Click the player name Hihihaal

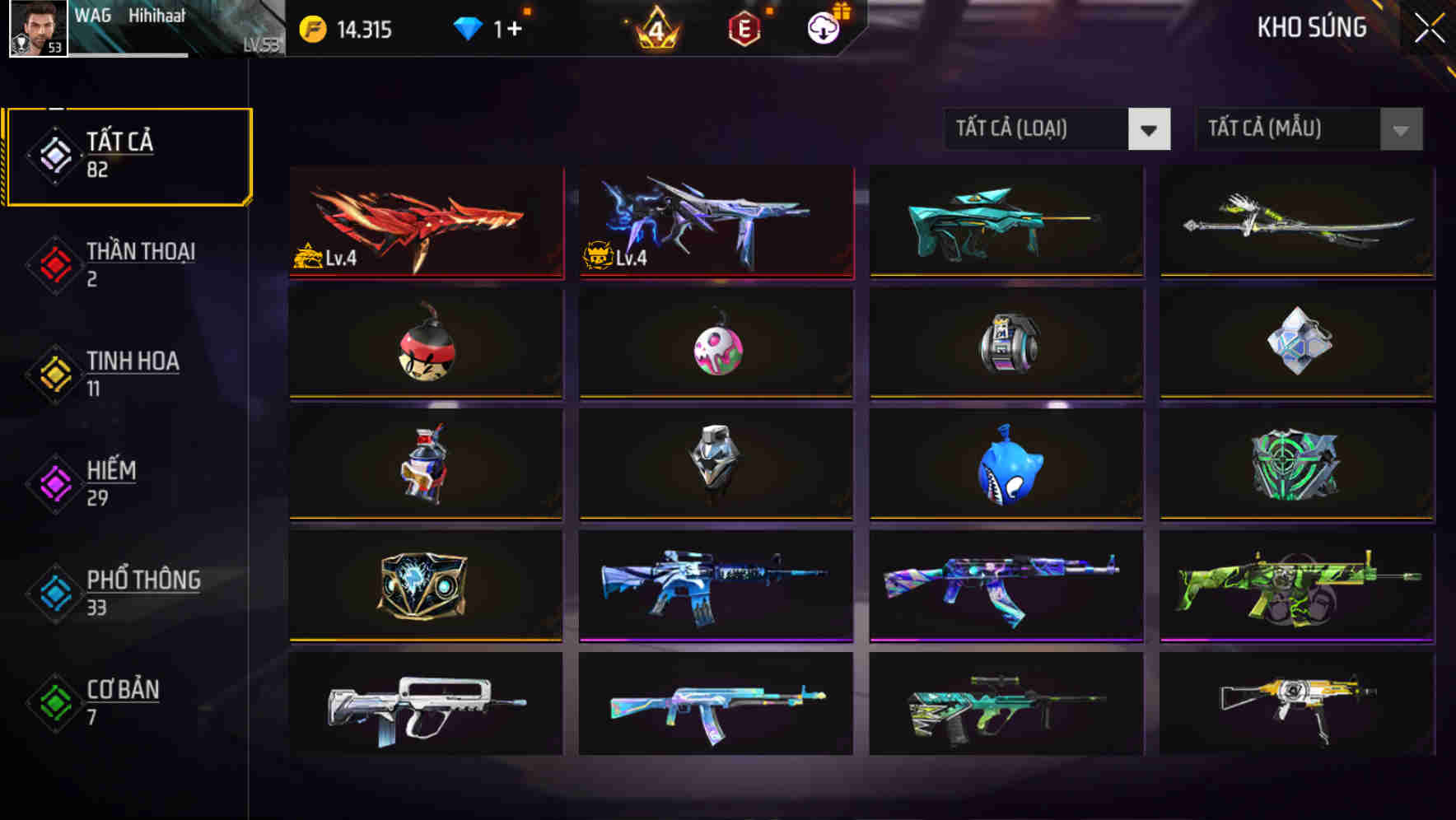pyautogui.click(x=158, y=15)
